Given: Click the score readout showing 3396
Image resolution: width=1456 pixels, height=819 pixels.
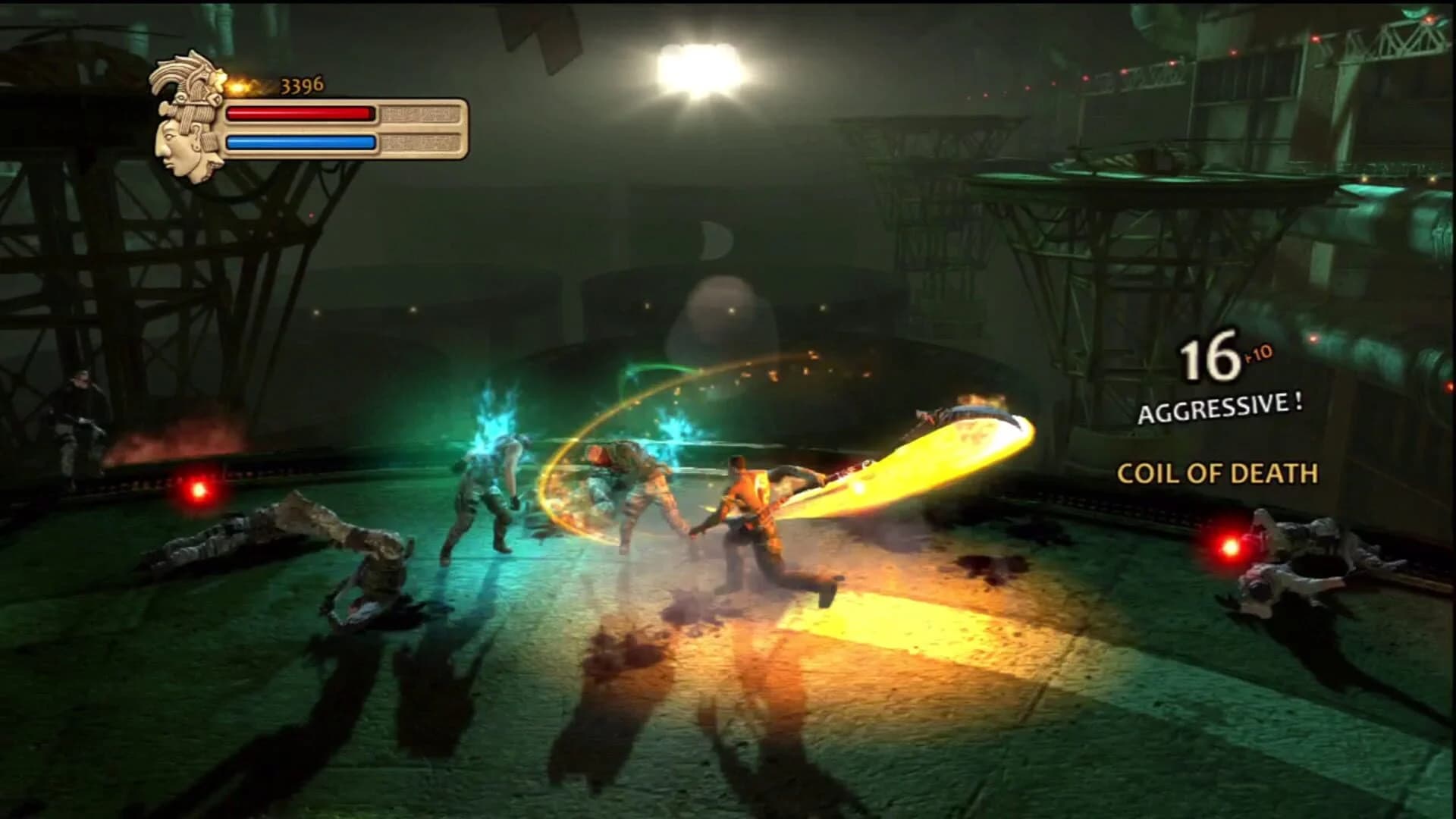Looking at the screenshot, I should 301,84.
